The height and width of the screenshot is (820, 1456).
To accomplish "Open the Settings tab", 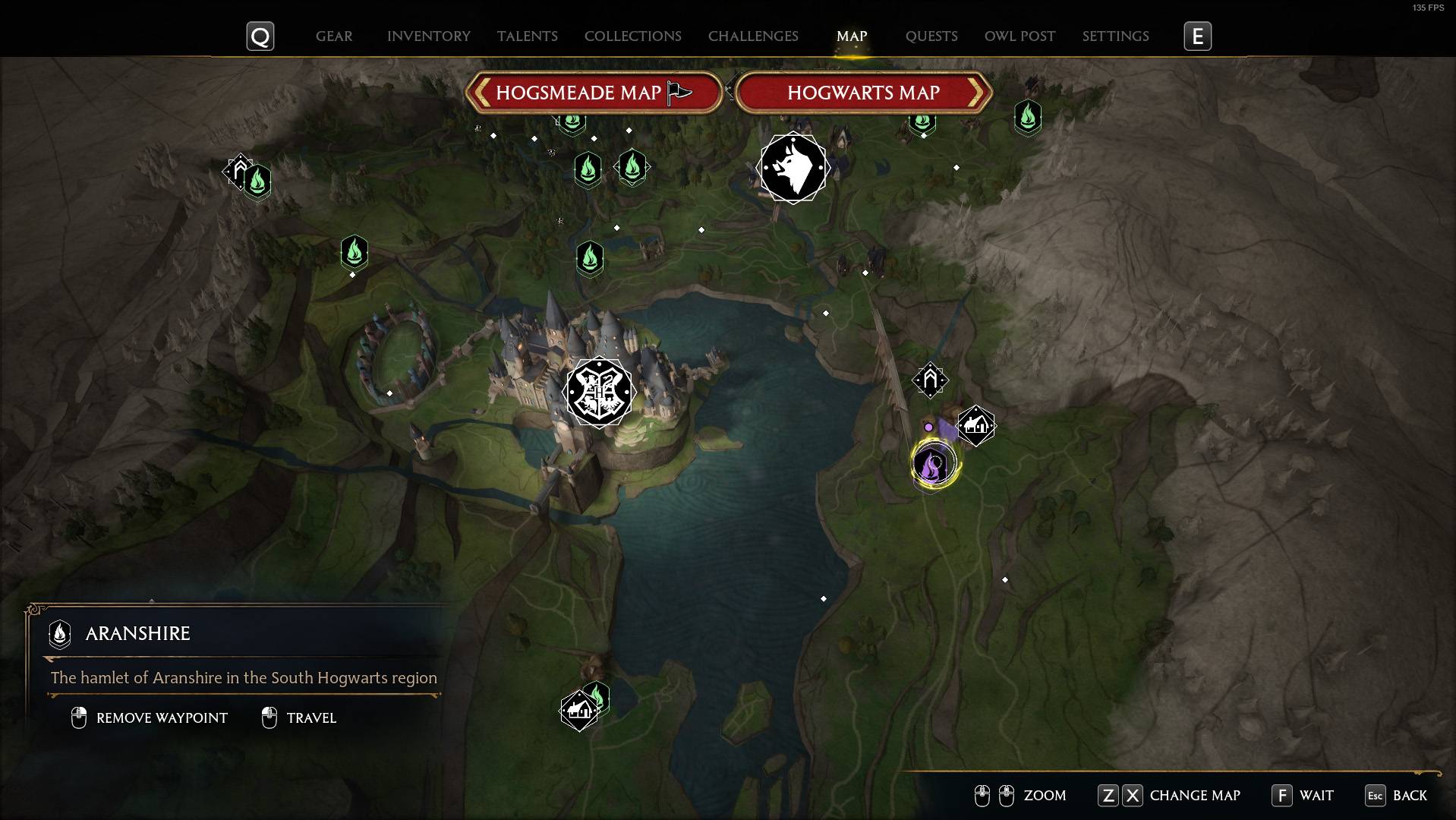I will tap(1114, 36).
